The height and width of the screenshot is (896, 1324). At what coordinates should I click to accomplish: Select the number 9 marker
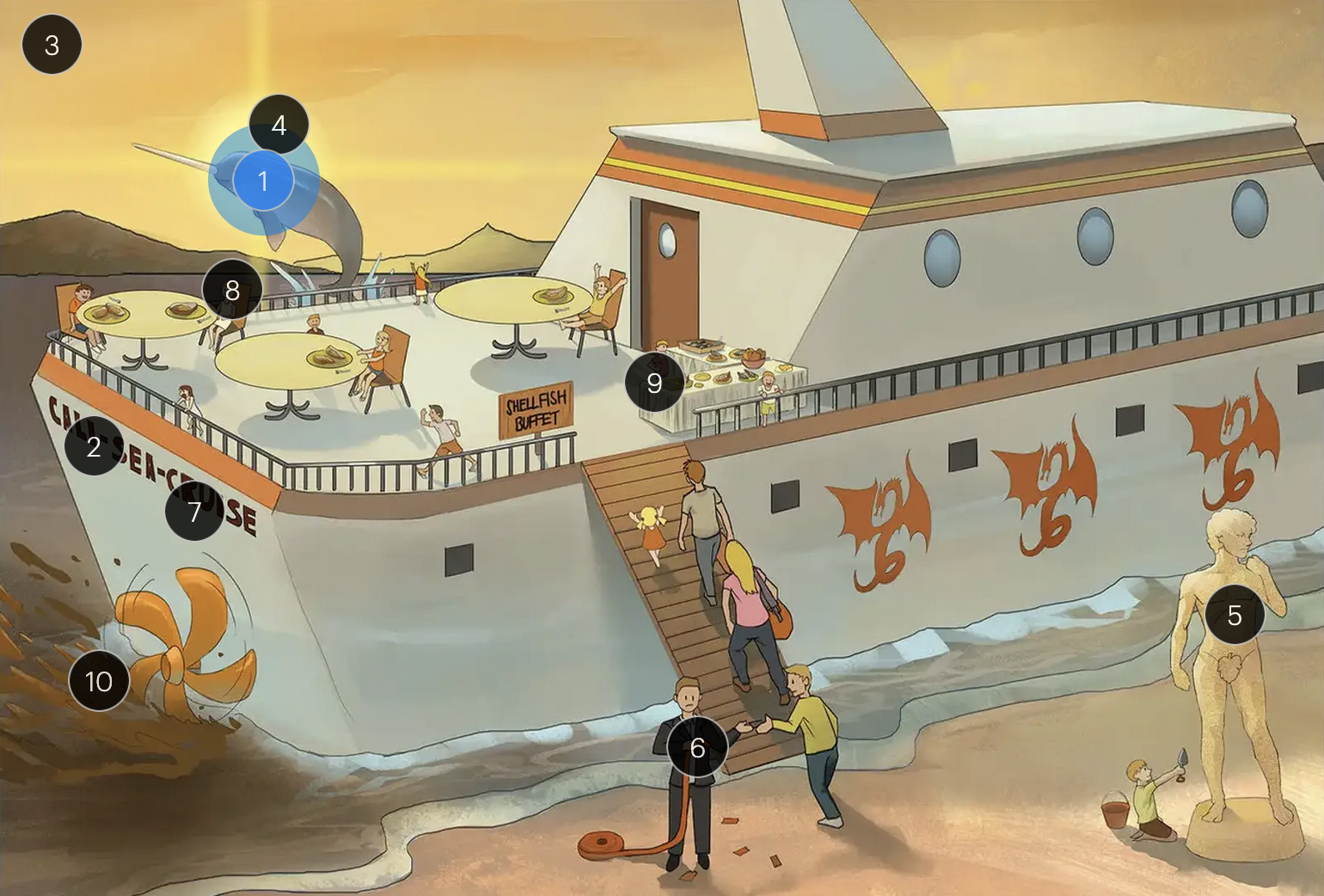[x=654, y=382]
